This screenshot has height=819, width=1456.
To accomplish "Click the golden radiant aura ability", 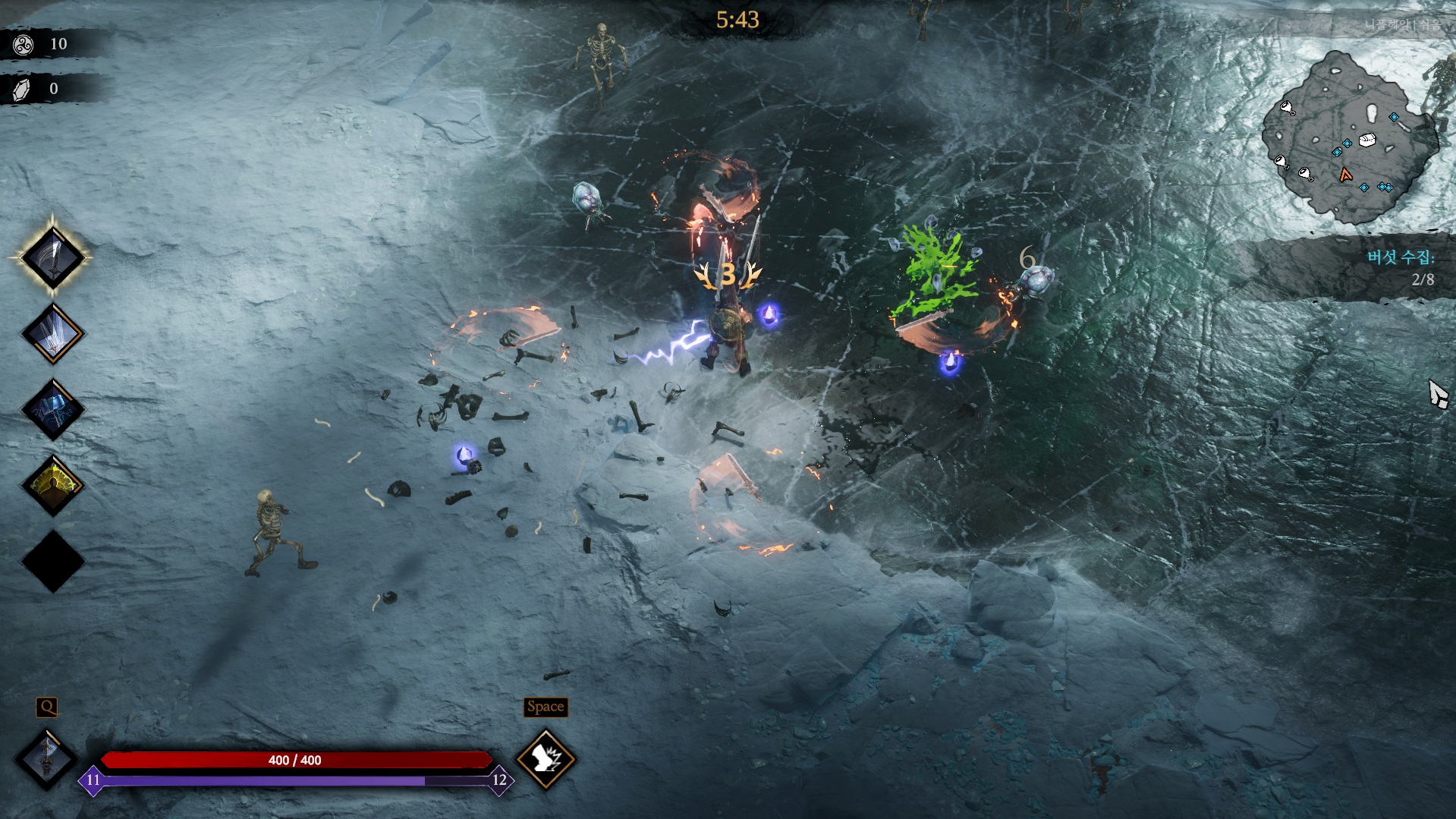I will 52,485.
